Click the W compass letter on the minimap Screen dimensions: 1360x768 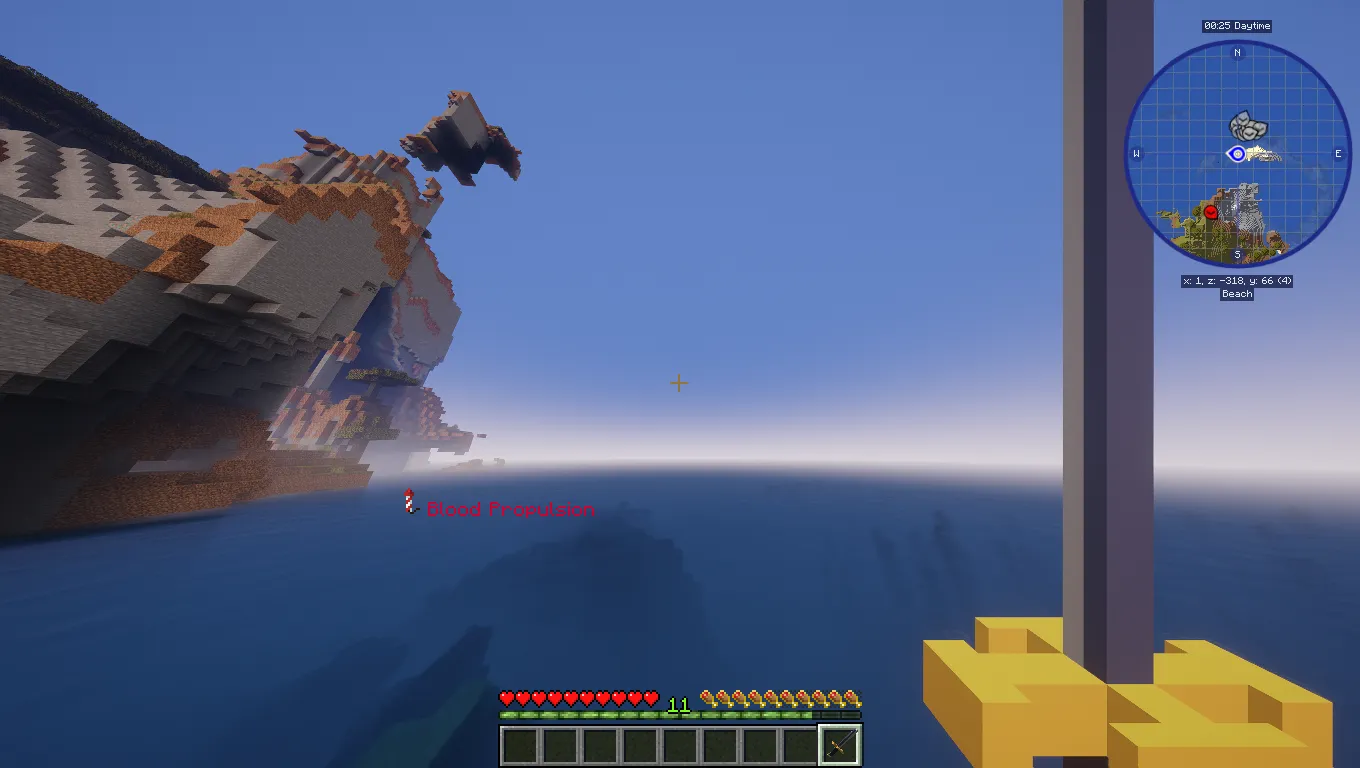click(x=1136, y=154)
